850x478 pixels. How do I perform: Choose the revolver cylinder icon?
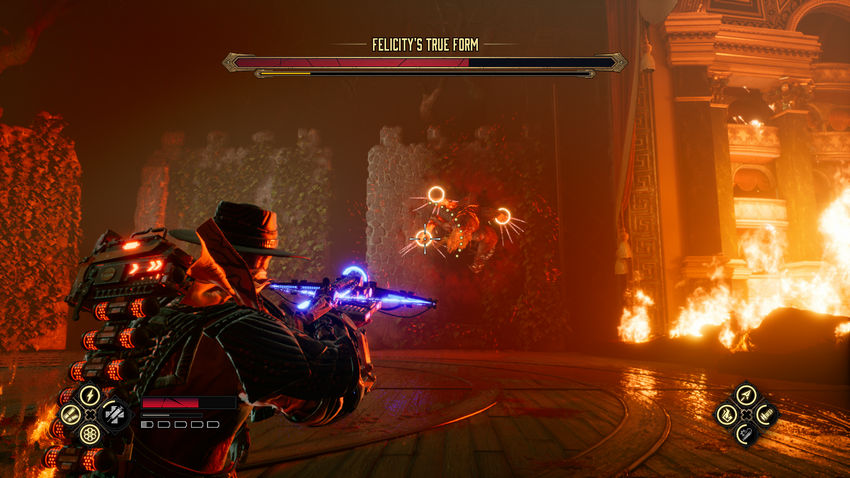tap(90, 434)
